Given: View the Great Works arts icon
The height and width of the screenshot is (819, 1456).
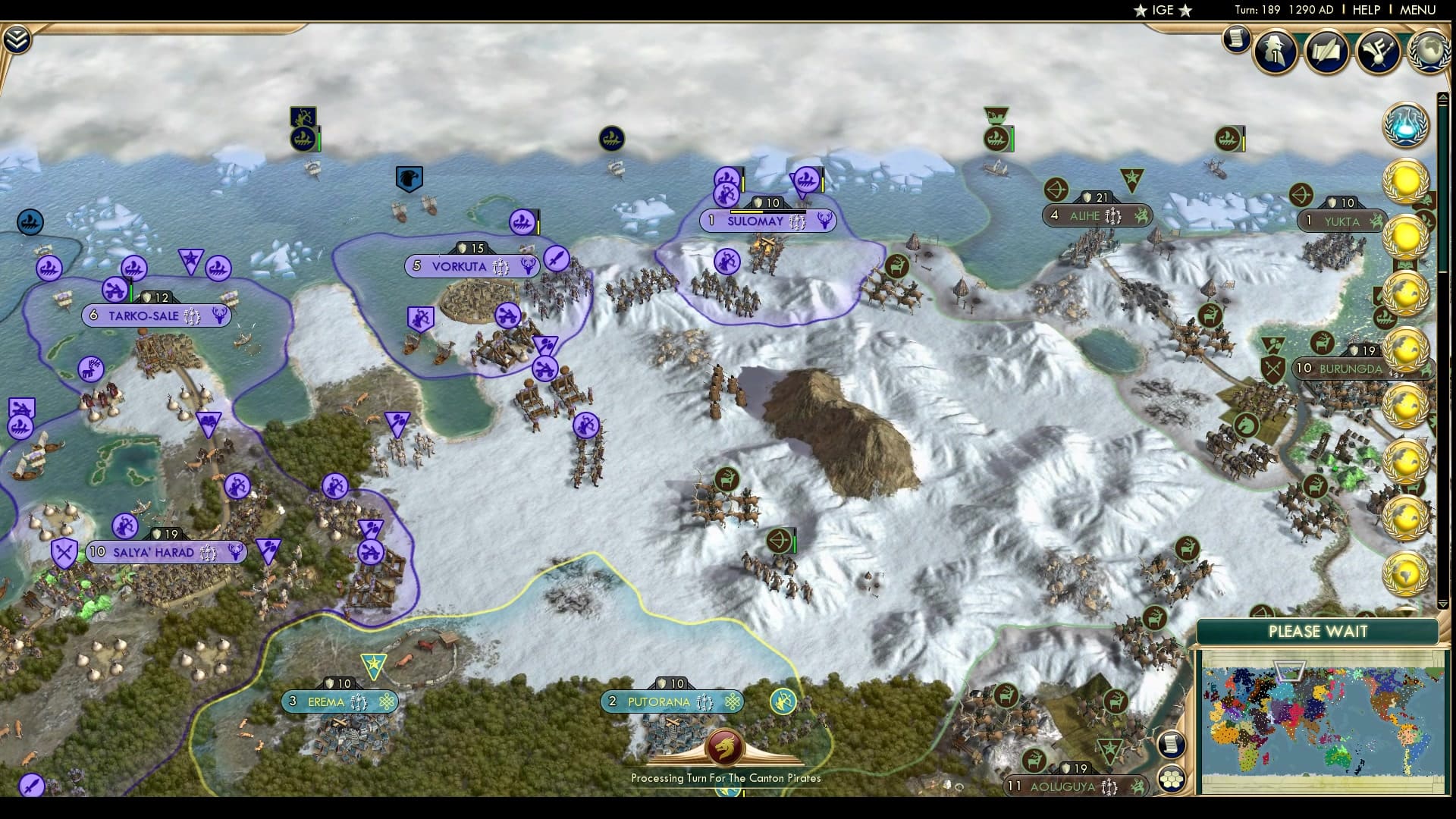Looking at the screenshot, I should pyautogui.click(x=1376, y=50).
